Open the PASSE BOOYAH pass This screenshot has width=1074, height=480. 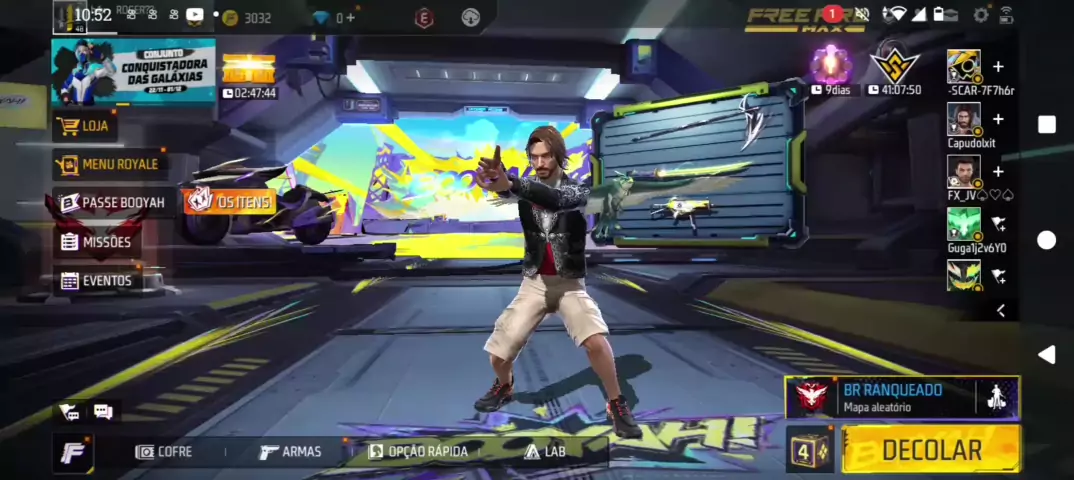tap(113, 203)
